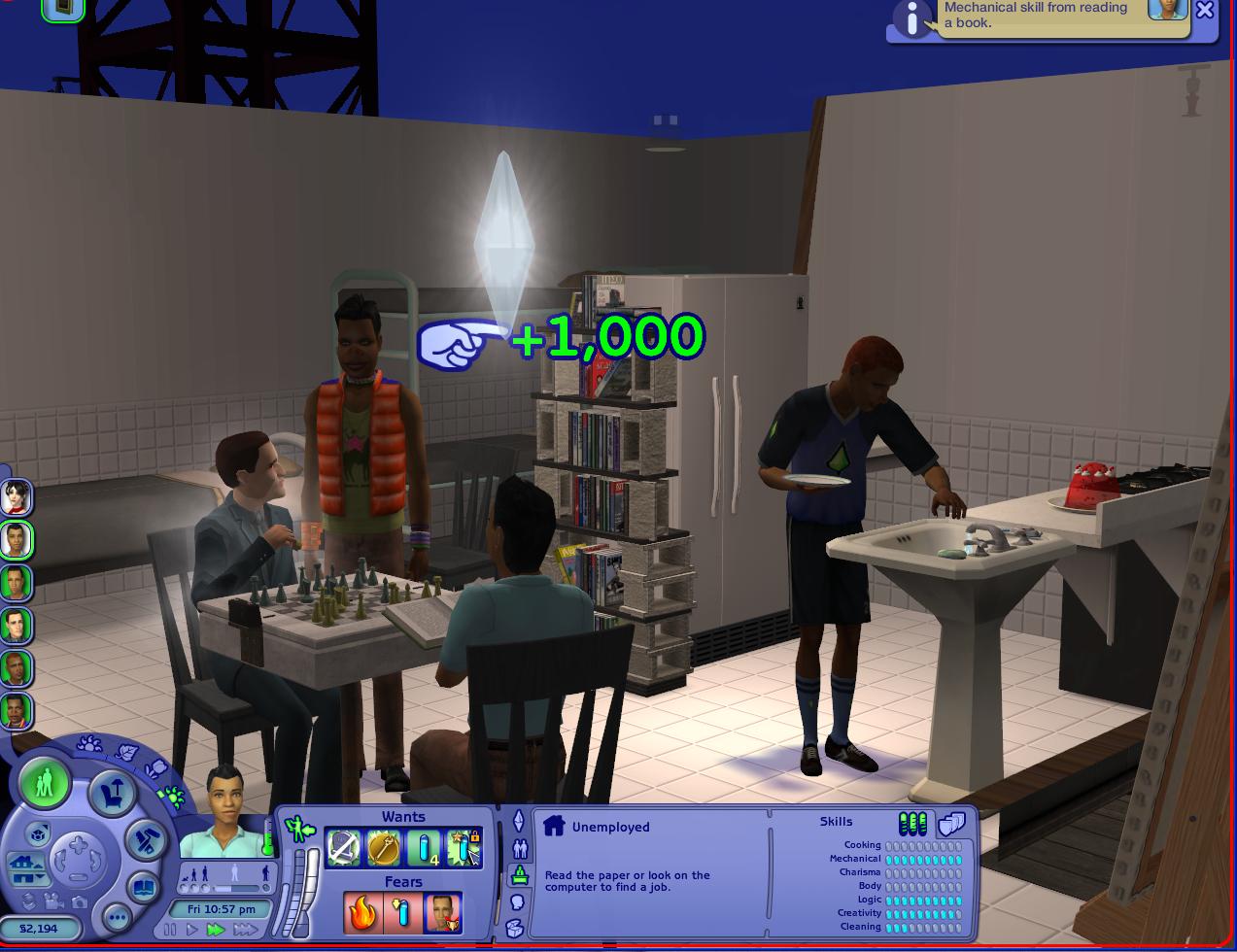Screen dimensions: 1237x952
Task: Show the Personality head tab
Action: click(518, 902)
